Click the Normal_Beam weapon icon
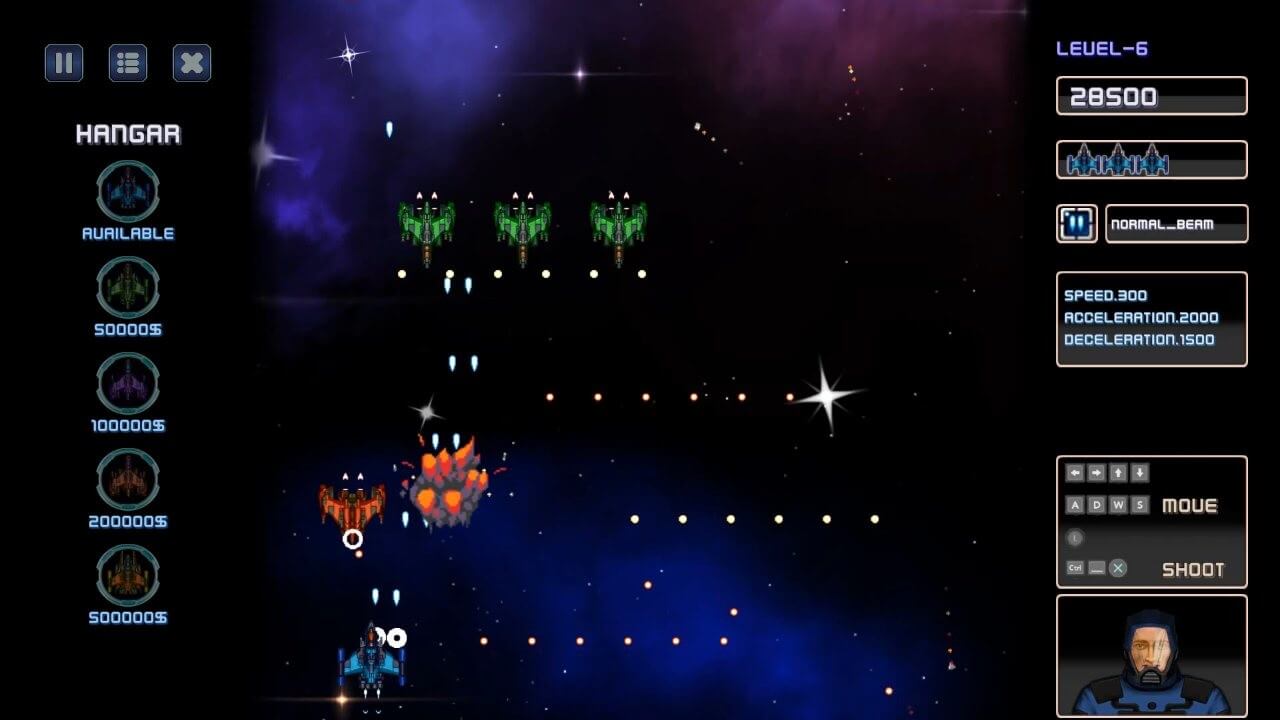1280x720 pixels. pyautogui.click(x=1077, y=224)
